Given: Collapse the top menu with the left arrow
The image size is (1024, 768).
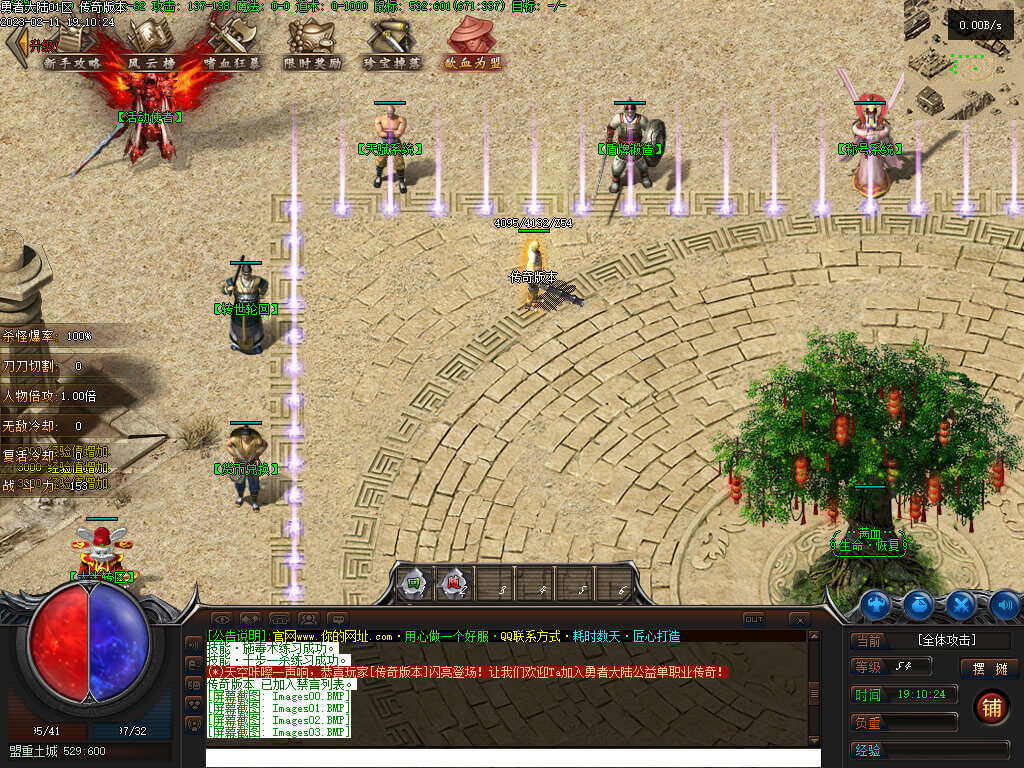Looking at the screenshot, I should pos(15,44).
